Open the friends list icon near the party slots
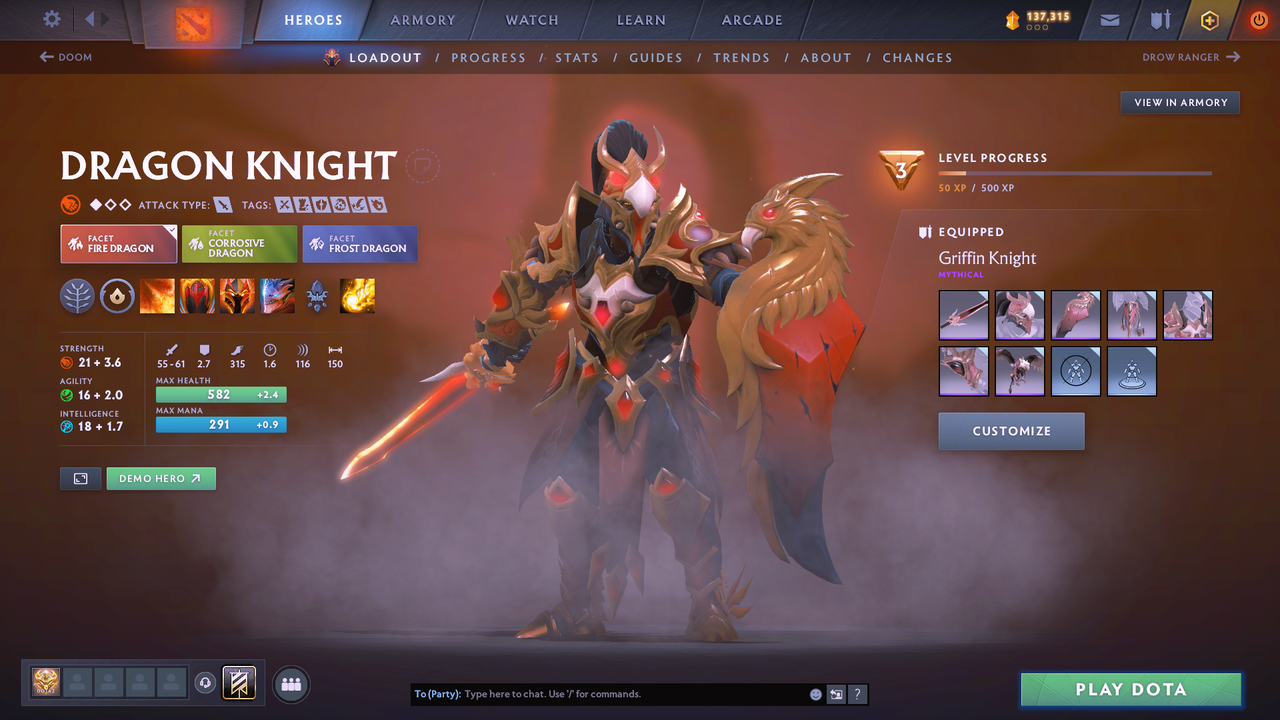Image resolution: width=1280 pixels, height=720 pixels. 289,683
